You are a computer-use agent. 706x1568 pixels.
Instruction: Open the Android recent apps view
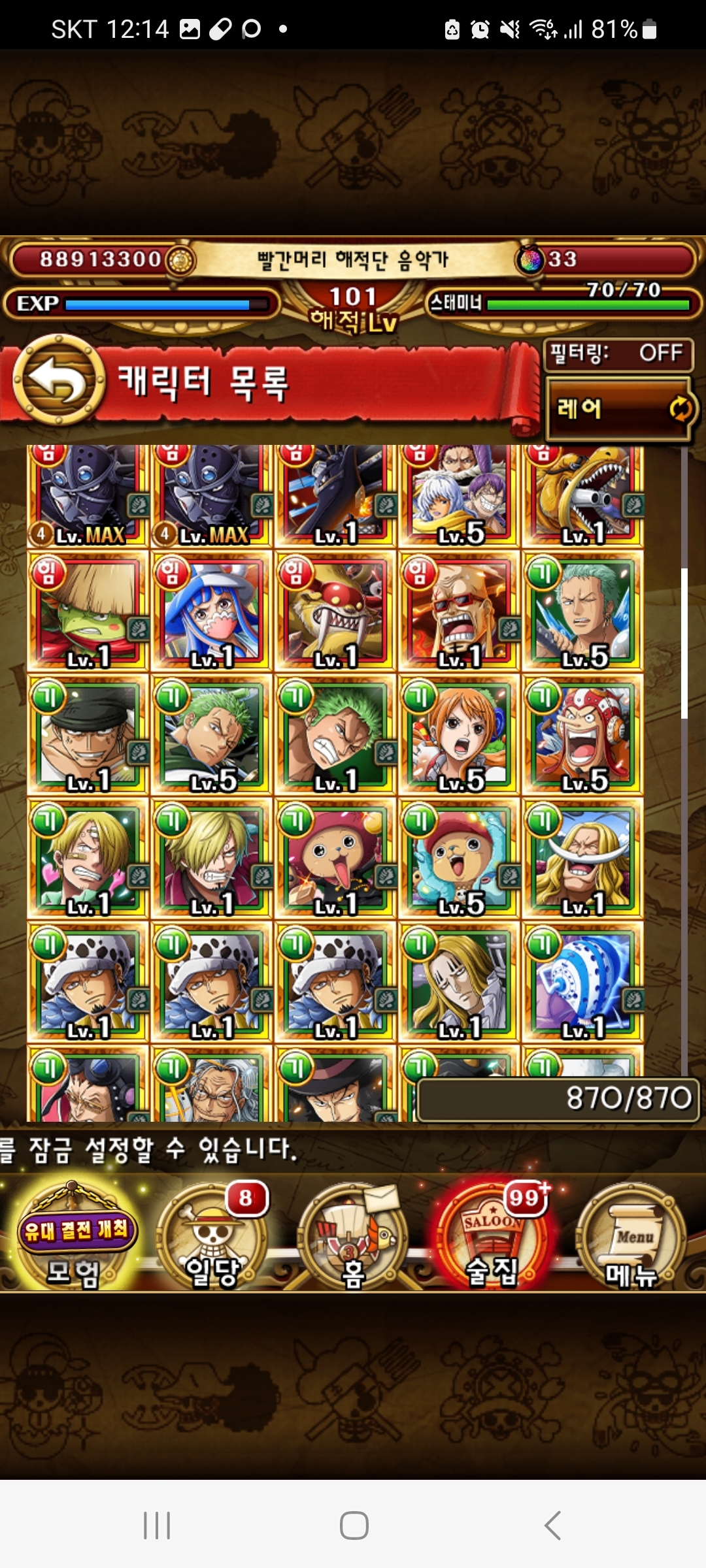157,1526
